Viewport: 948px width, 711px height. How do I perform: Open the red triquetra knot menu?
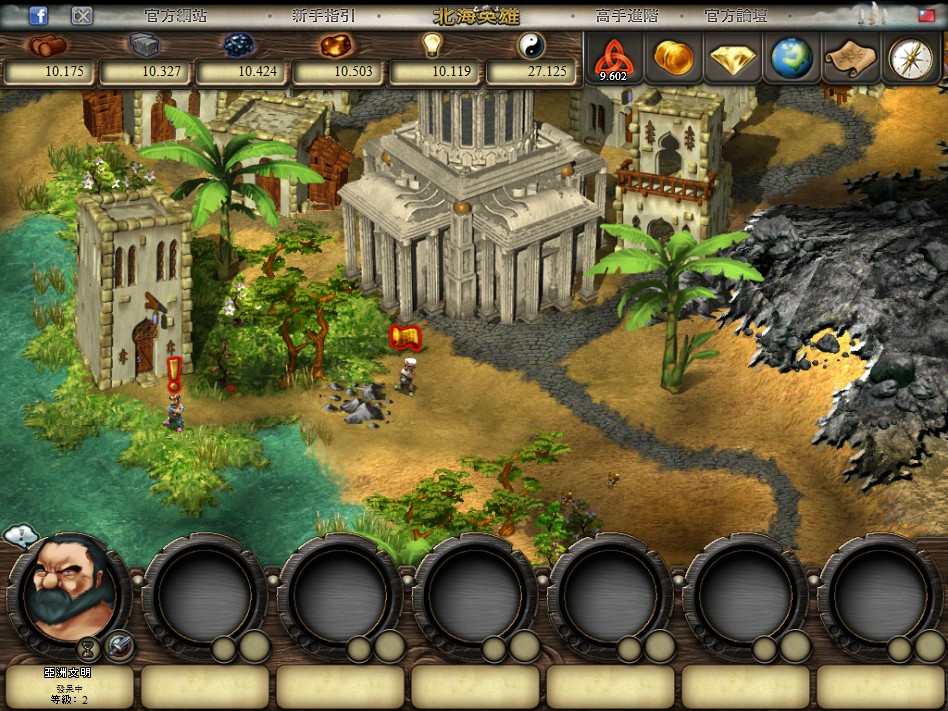[x=612, y=59]
